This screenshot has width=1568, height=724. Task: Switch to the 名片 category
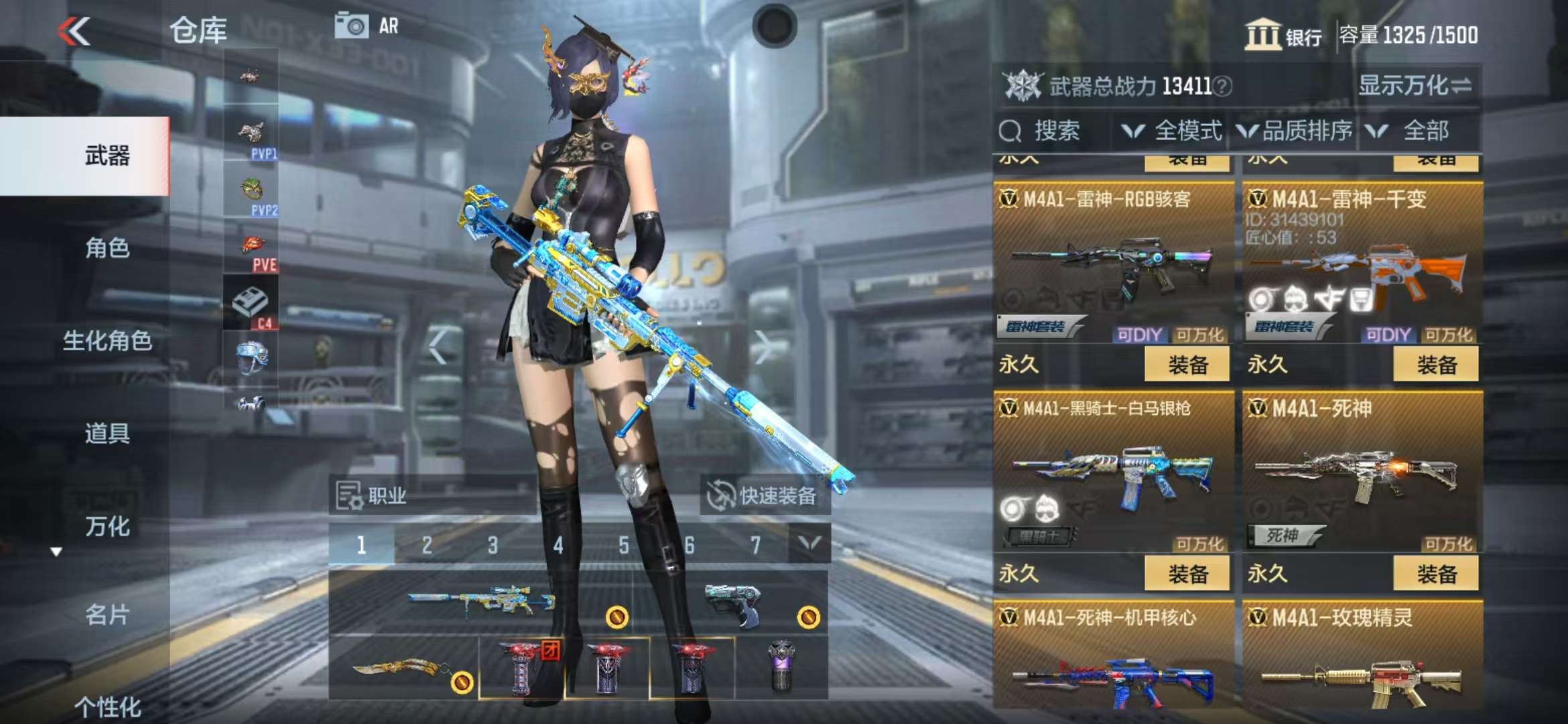coord(107,615)
